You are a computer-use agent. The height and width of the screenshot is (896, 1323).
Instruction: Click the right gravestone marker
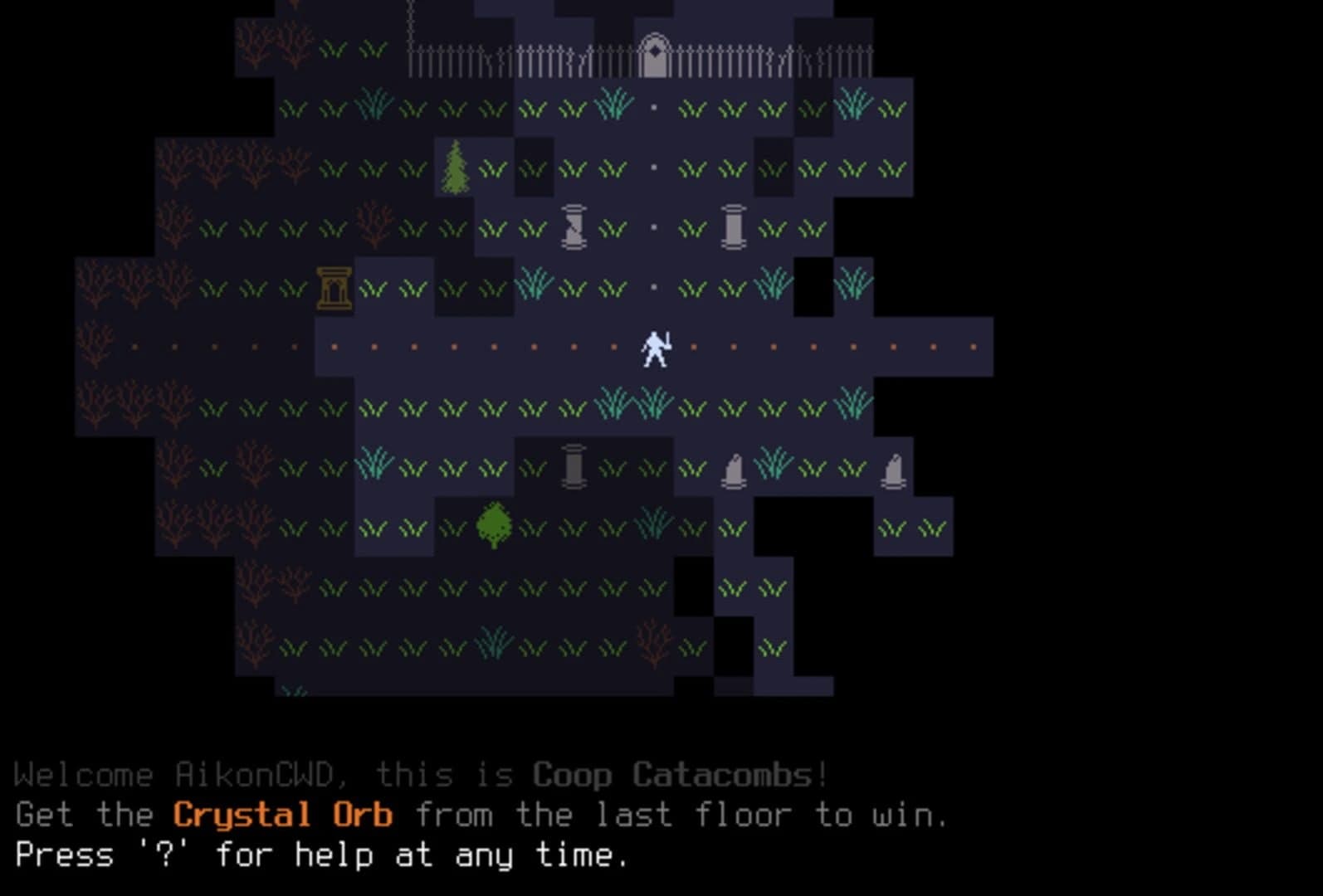(893, 470)
